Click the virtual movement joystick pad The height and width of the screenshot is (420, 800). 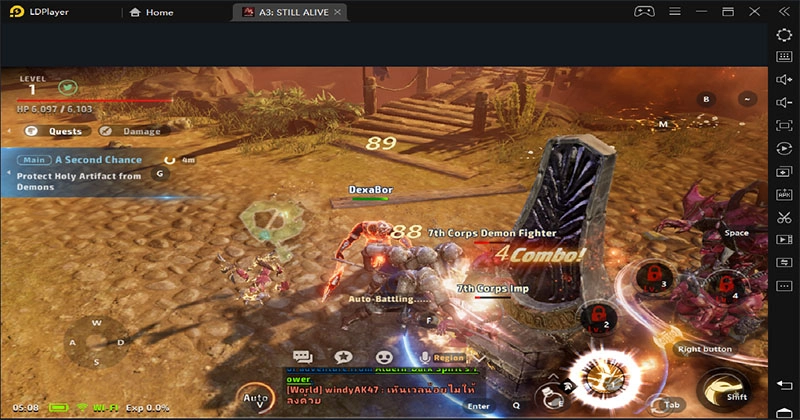pyautogui.click(x=96, y=342)
